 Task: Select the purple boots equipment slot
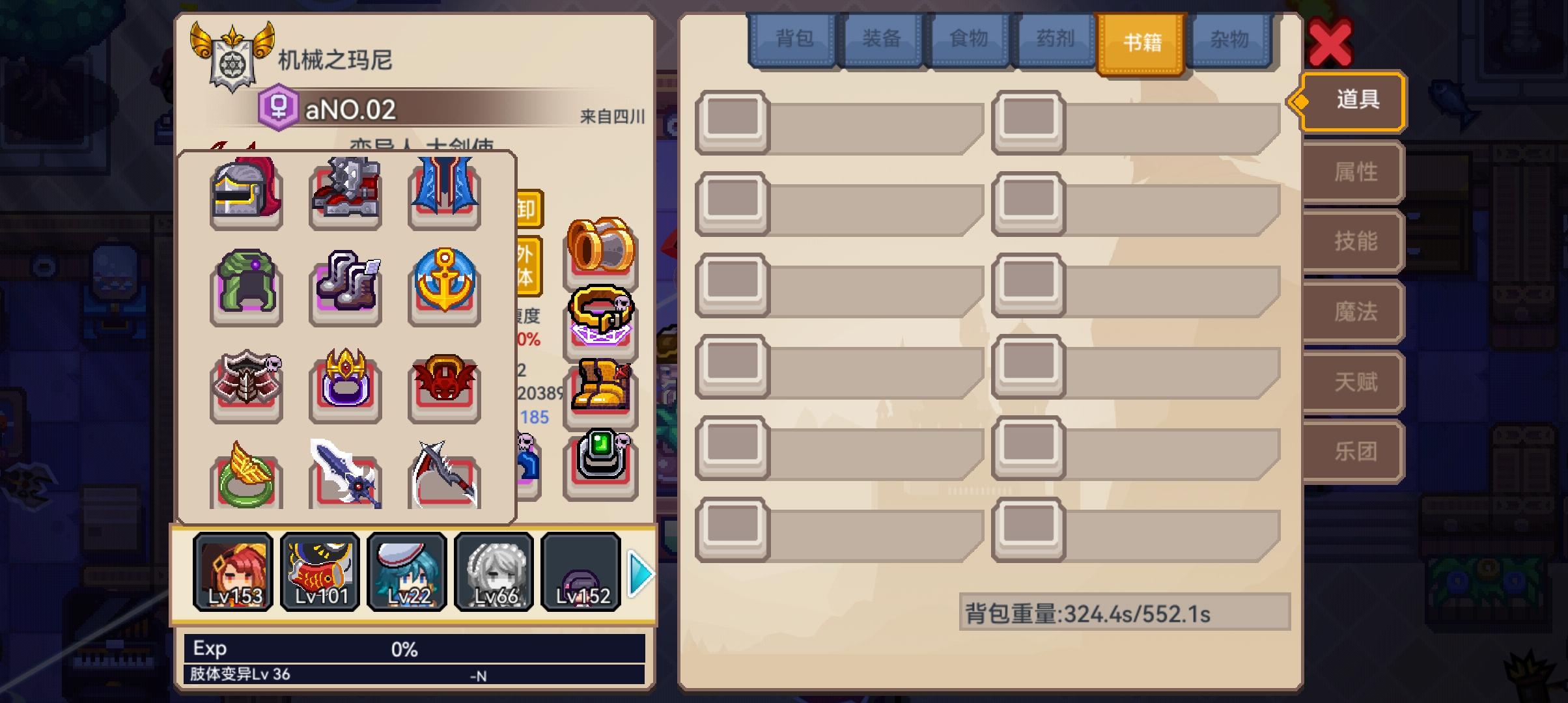coord(345,286)
